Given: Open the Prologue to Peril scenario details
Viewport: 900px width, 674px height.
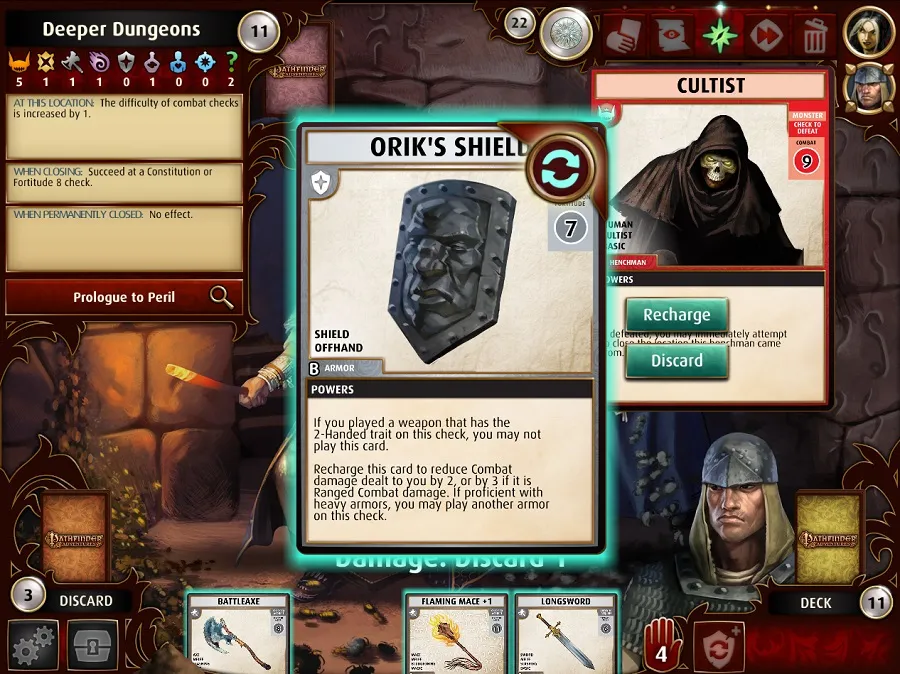Looking at the screenshot, I should pyautogui.click(x=124, y=297).
